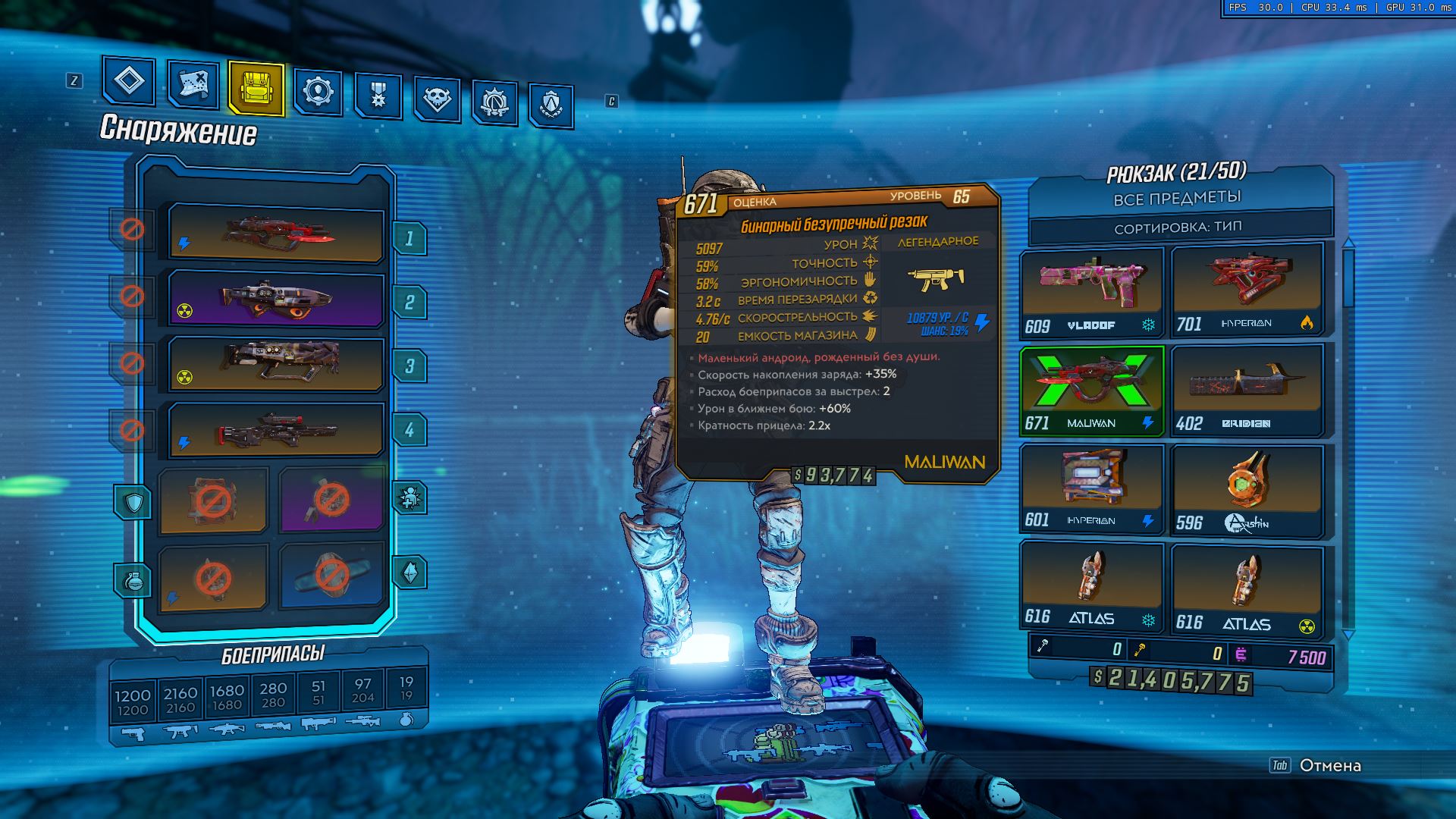Screen dimensions: 1456x819
Task: Switch to the skull challenges tab
Action: coord(437,99)
